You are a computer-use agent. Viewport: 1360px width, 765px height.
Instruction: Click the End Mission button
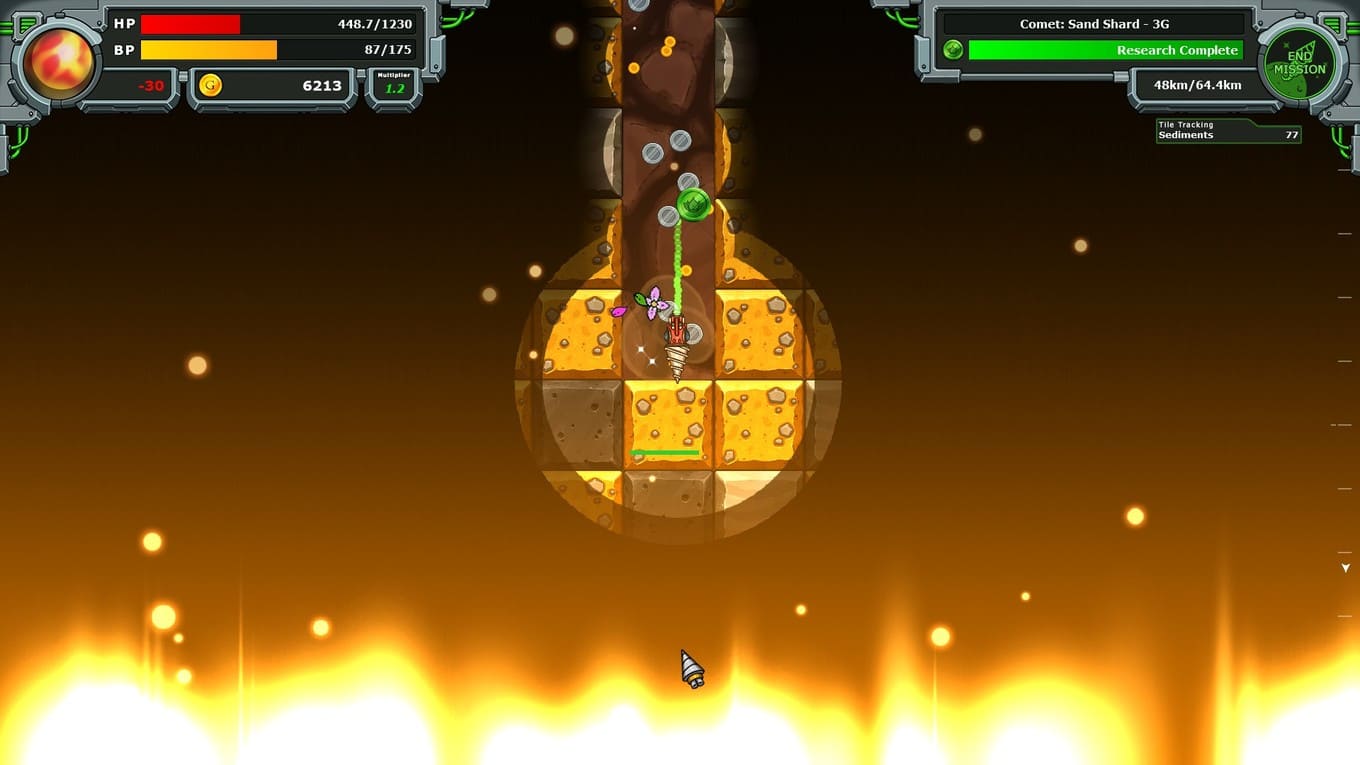click(1299, 63)
